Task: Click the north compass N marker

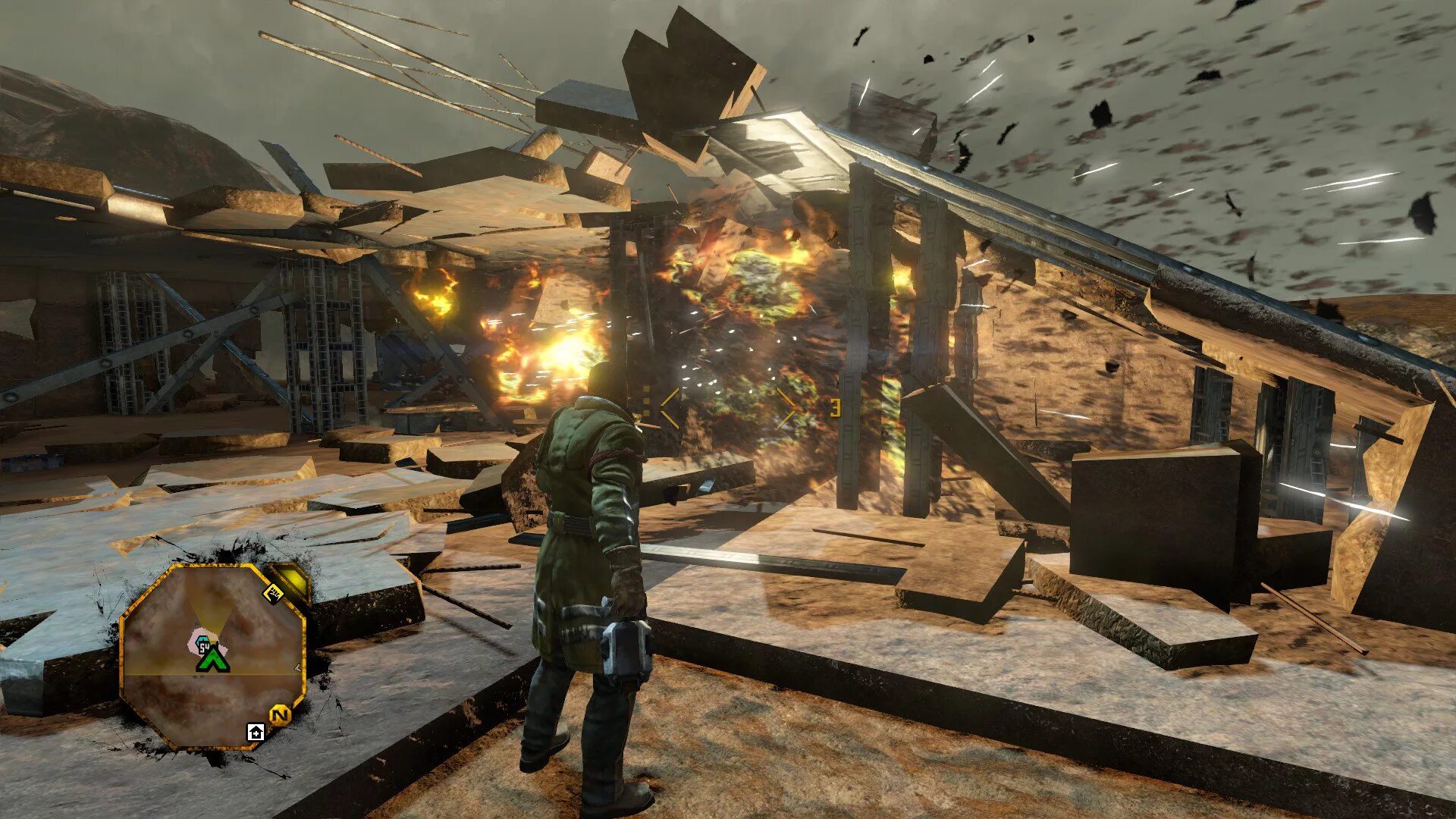Action: click(x=280, y=715)
